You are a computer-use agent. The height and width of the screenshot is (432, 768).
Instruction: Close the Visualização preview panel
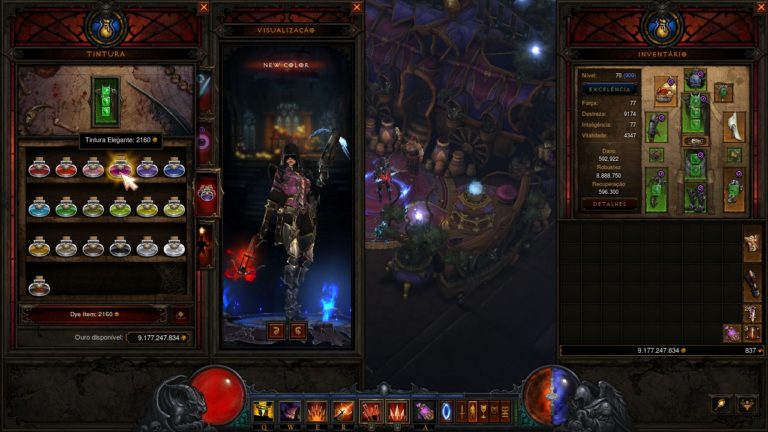[x=357, y=7]
